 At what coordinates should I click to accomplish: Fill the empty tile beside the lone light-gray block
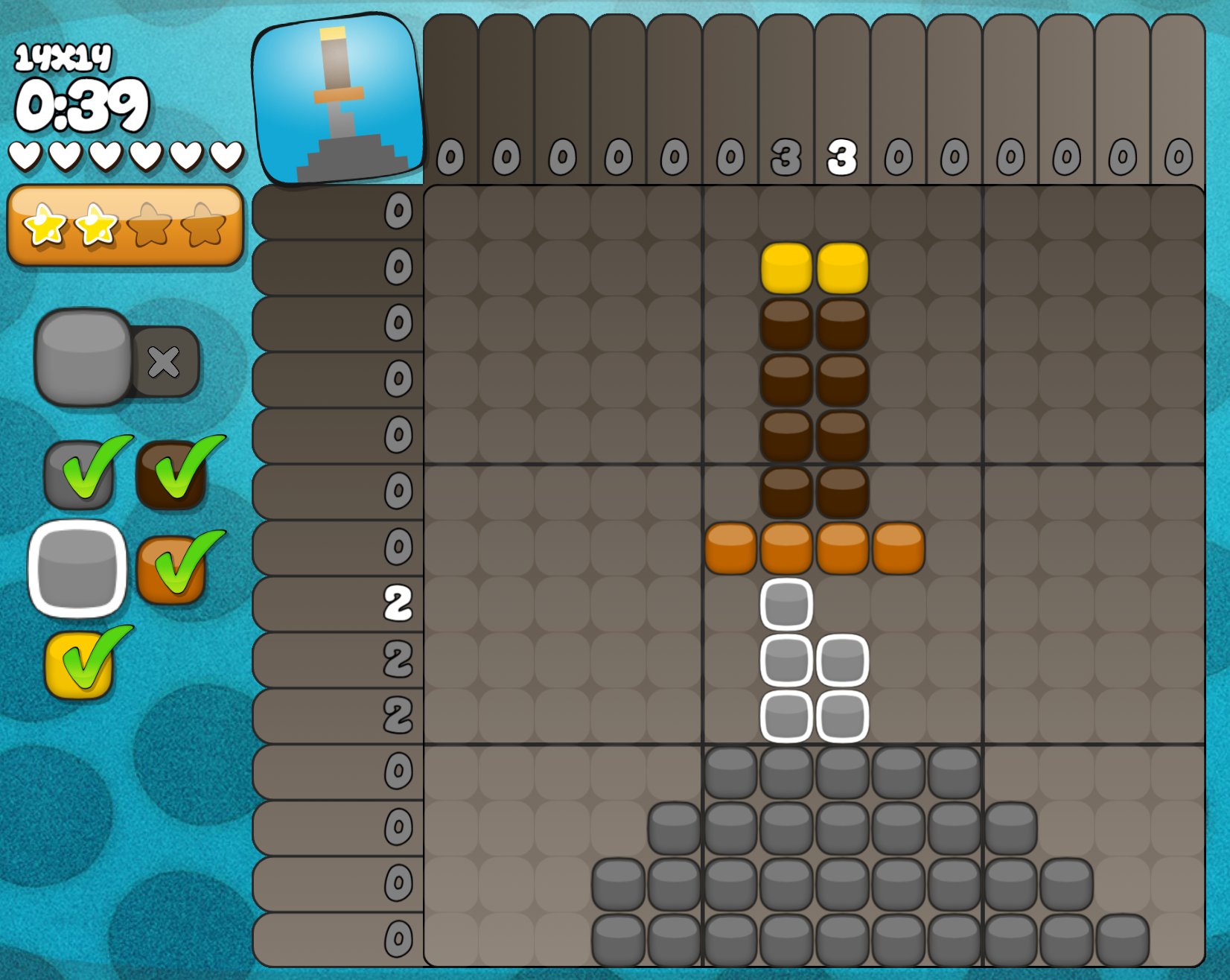point(842,604)
